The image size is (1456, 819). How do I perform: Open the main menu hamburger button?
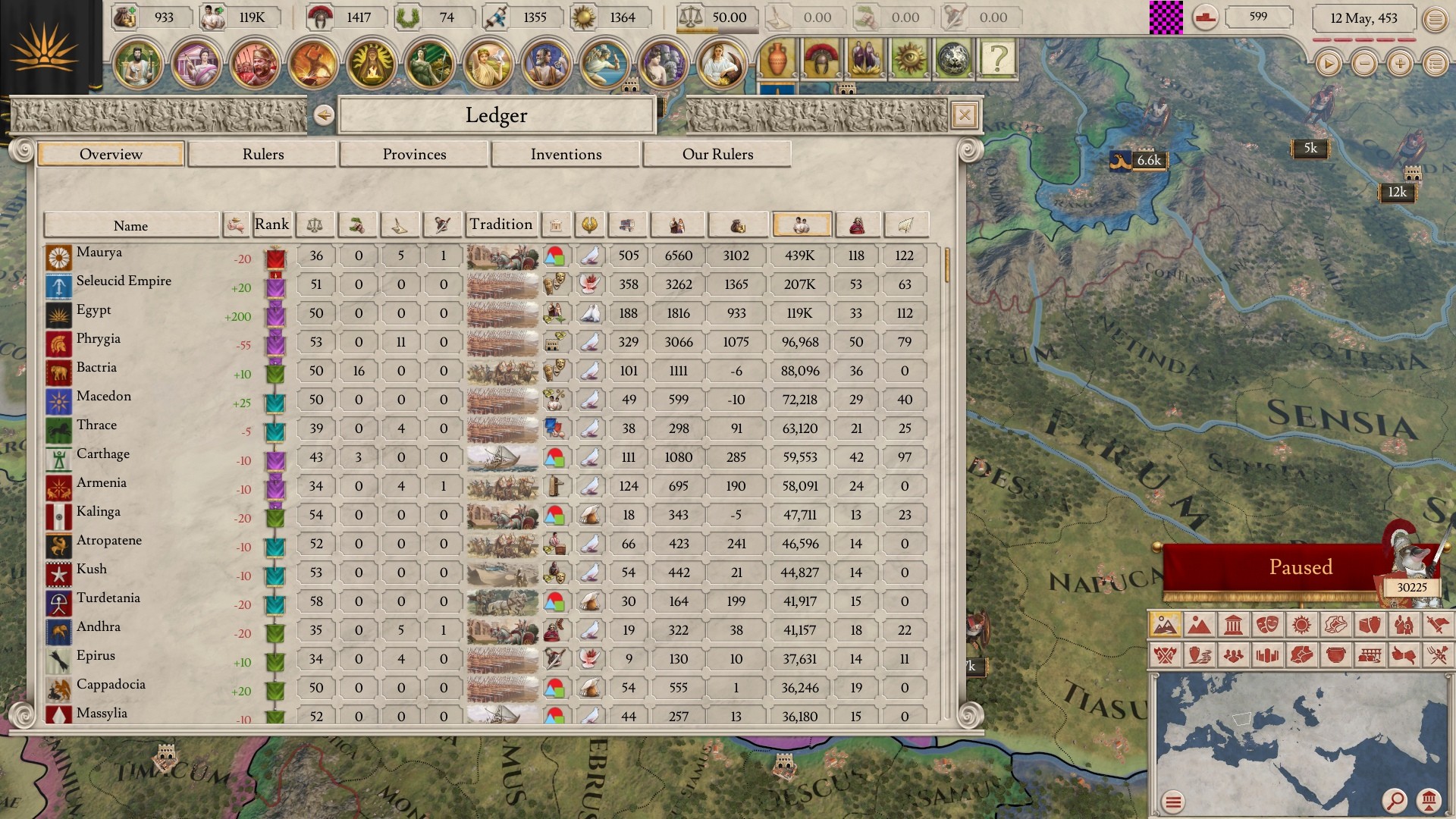[1435, 19]
